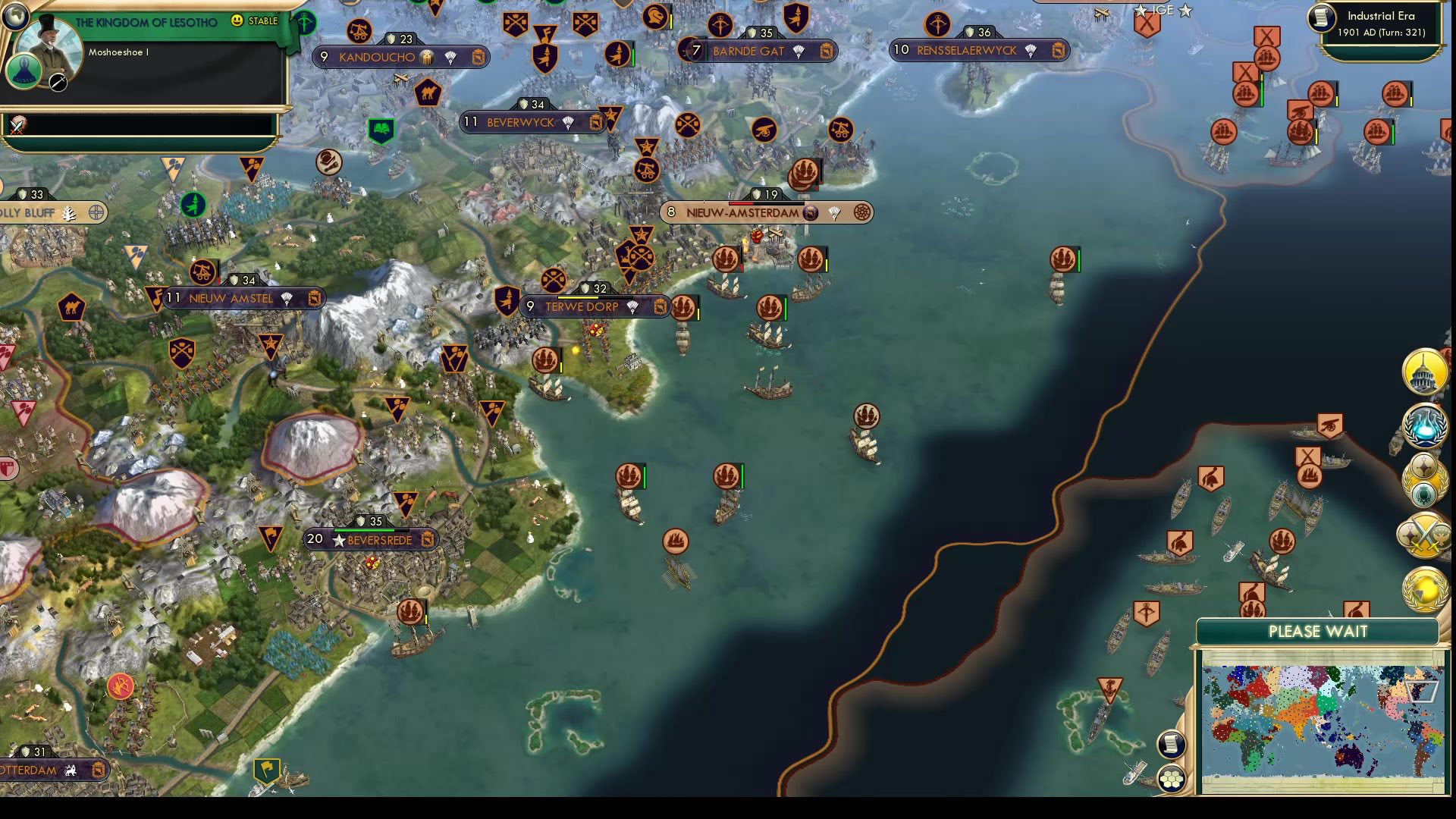Open the golden globe diplomacy icon

click(1426, 591)
